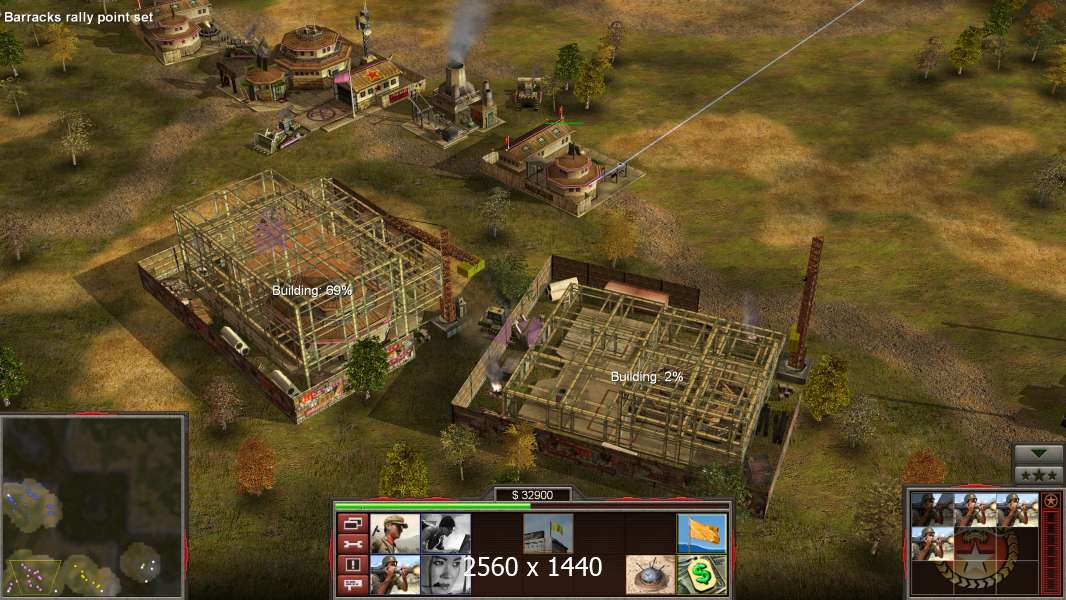Select the land mines upgrade icon

click(x=650, y=574)
